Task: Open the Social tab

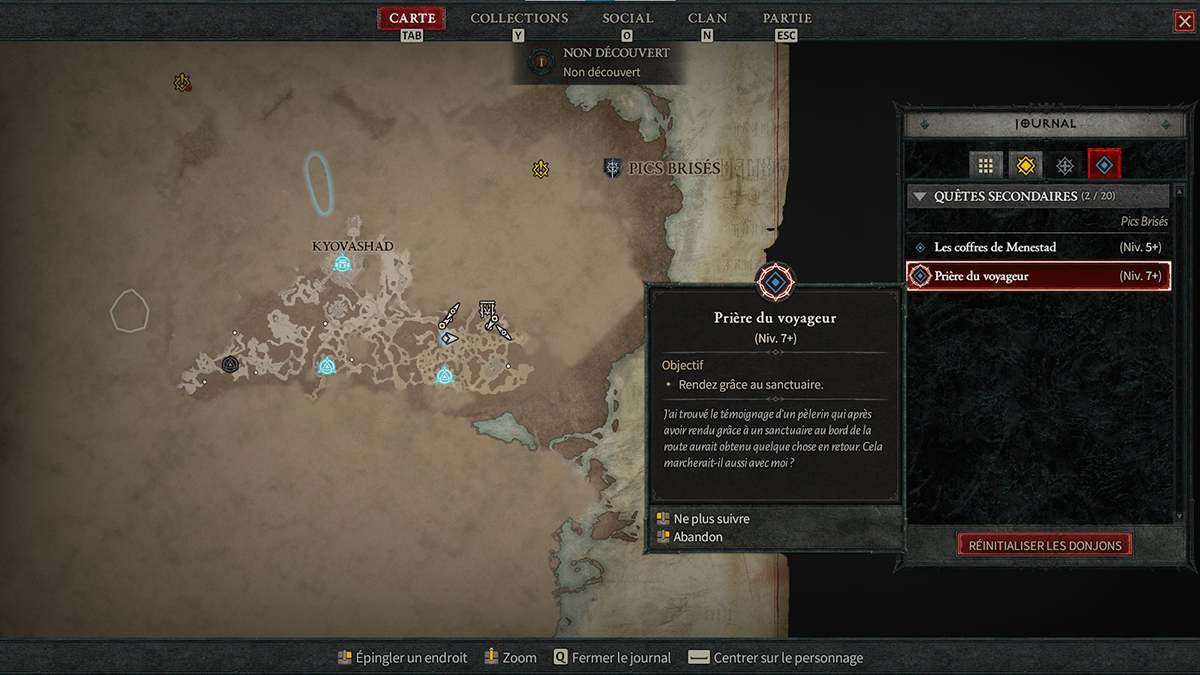Action: [627, 19]
